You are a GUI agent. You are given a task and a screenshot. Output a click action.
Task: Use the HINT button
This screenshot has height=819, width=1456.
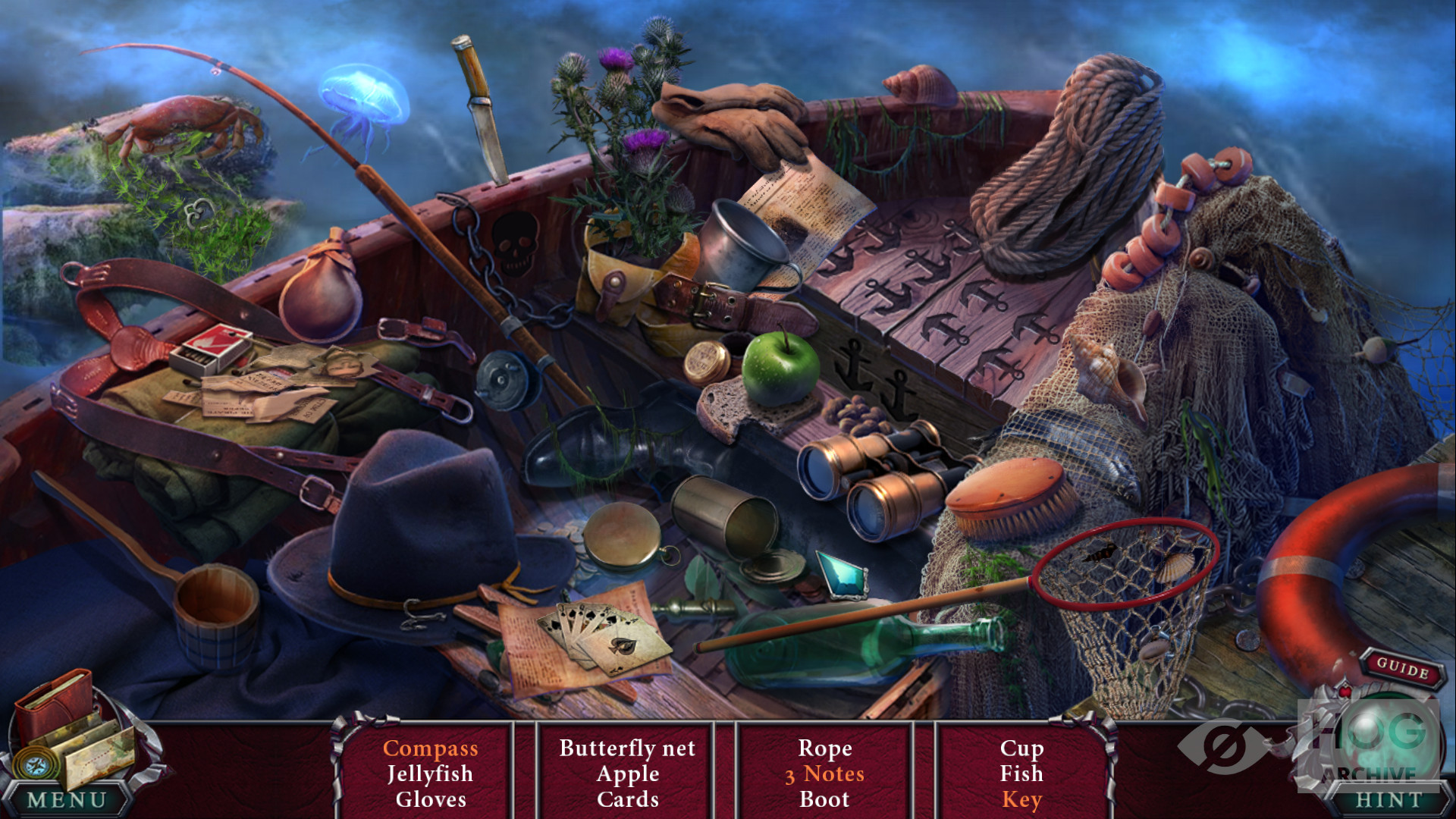tap(1389, 800)
